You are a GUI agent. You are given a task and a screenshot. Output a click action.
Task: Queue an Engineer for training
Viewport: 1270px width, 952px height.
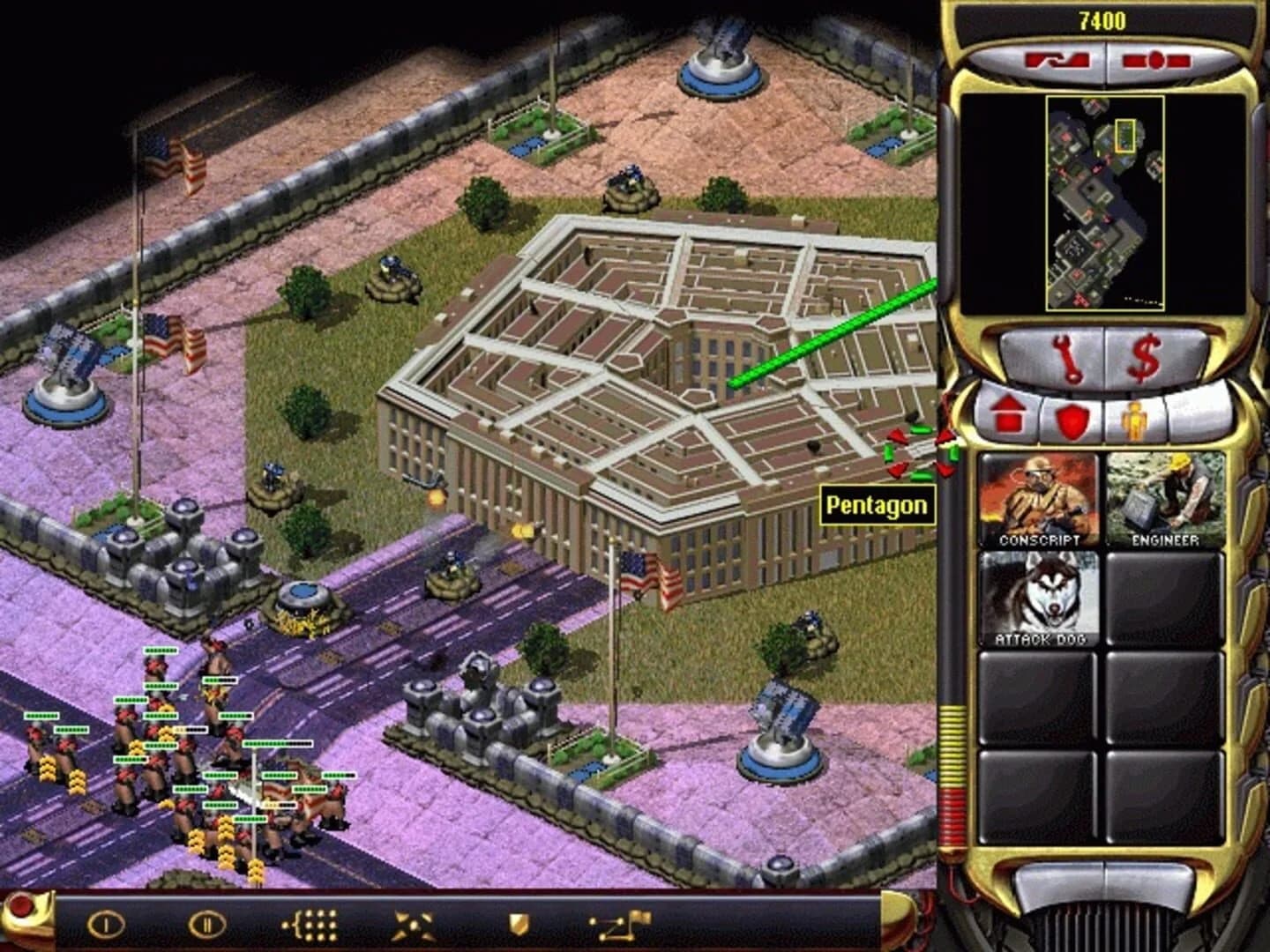click(x=1162, y=498)
